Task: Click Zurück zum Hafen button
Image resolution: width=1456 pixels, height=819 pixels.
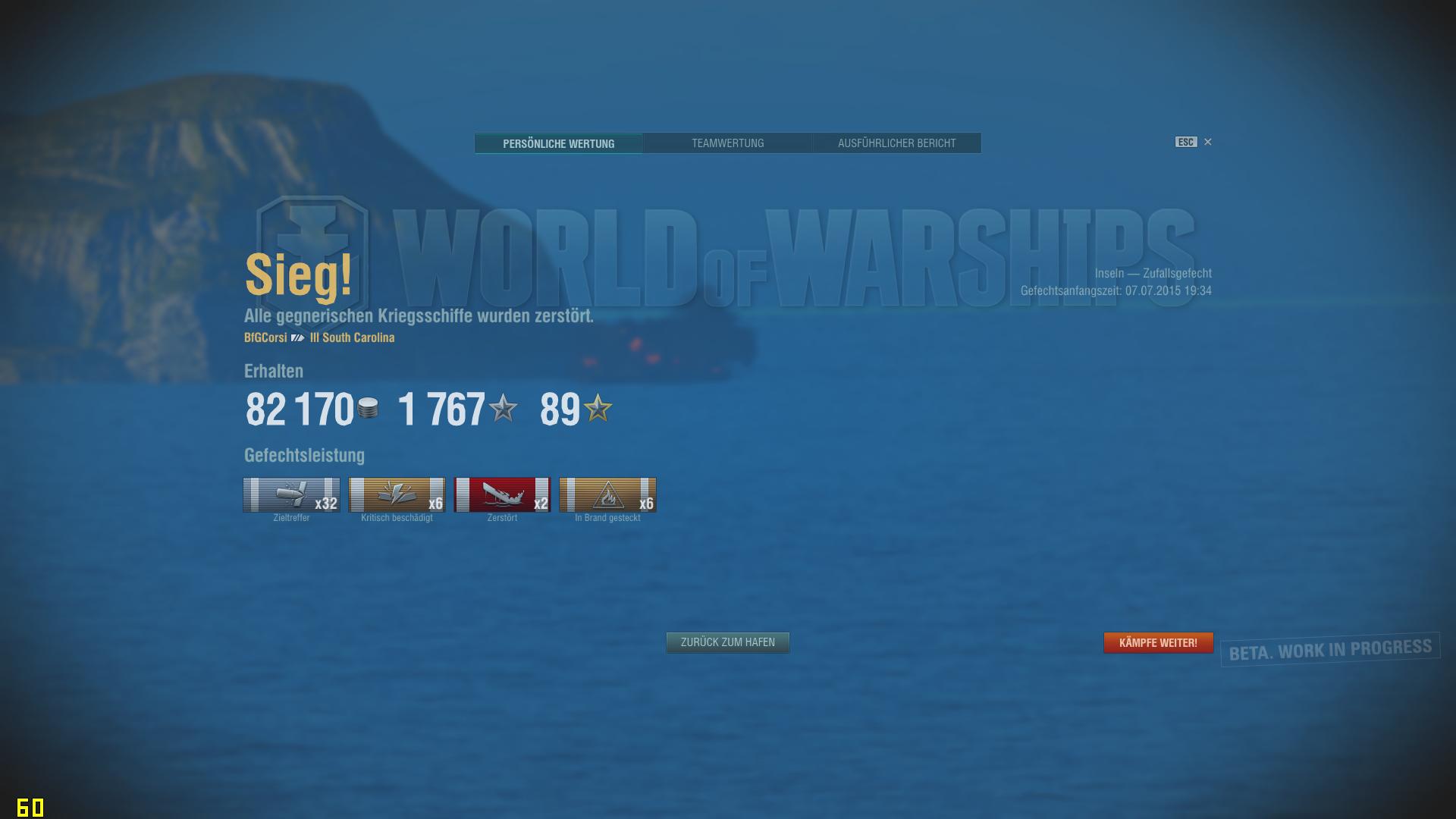Action: pyautogui.click(x=727, y=642)
